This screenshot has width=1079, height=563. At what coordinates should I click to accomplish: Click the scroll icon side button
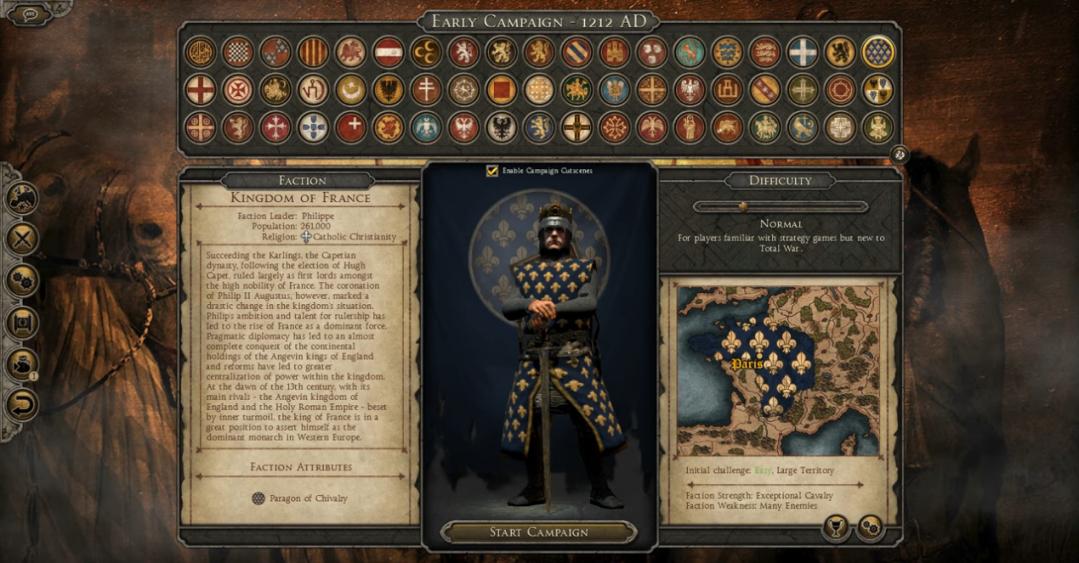21,322
